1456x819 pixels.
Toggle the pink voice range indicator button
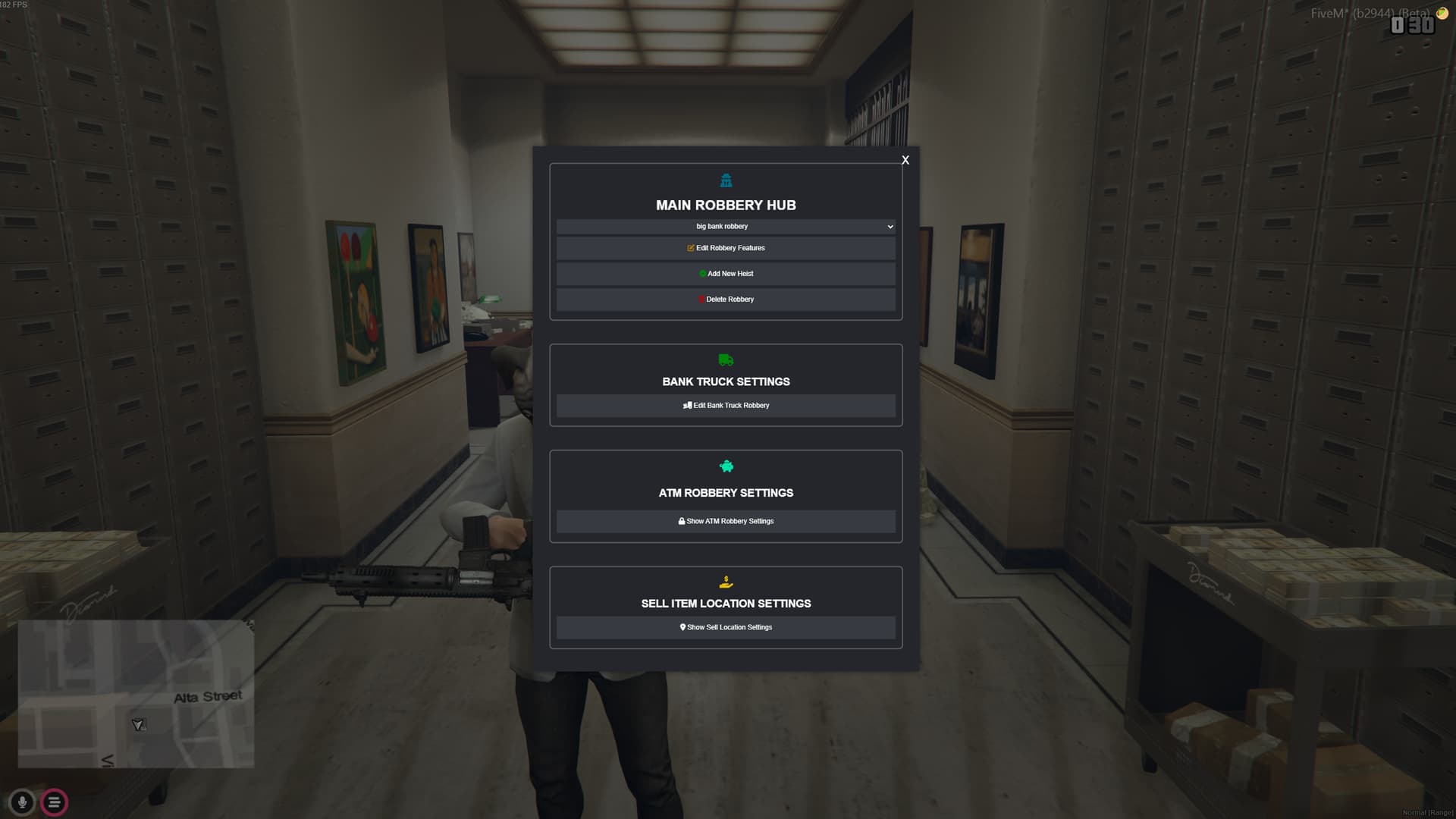point(53,802)
